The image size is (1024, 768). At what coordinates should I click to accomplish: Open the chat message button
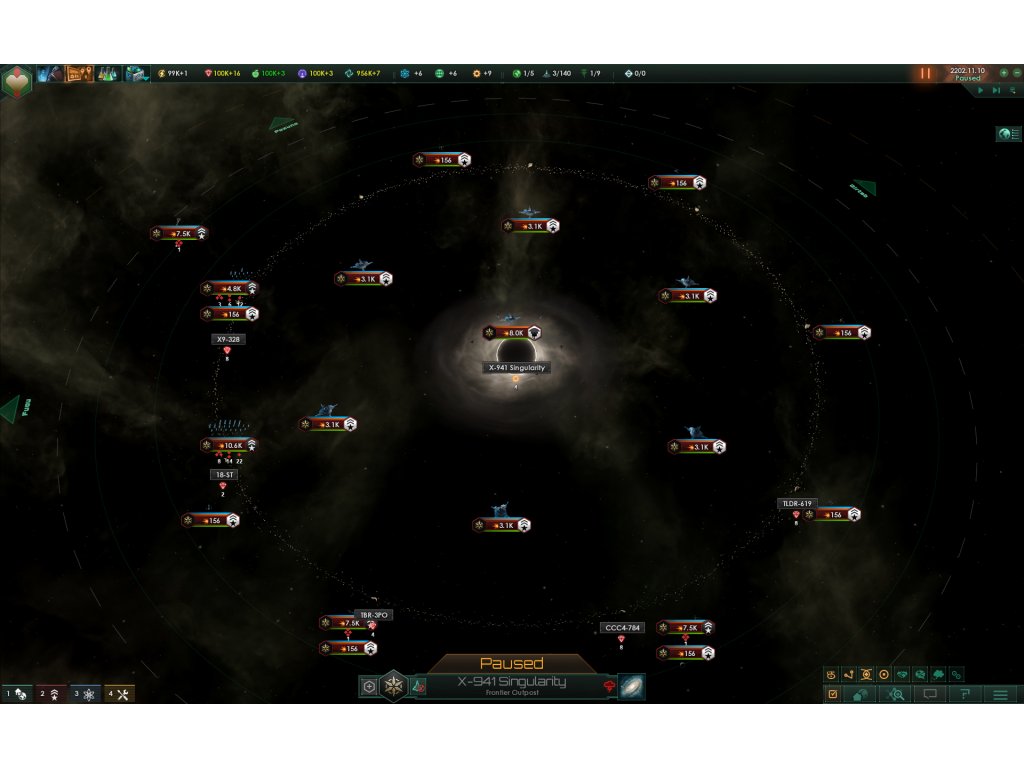click(x=931, y=694)
